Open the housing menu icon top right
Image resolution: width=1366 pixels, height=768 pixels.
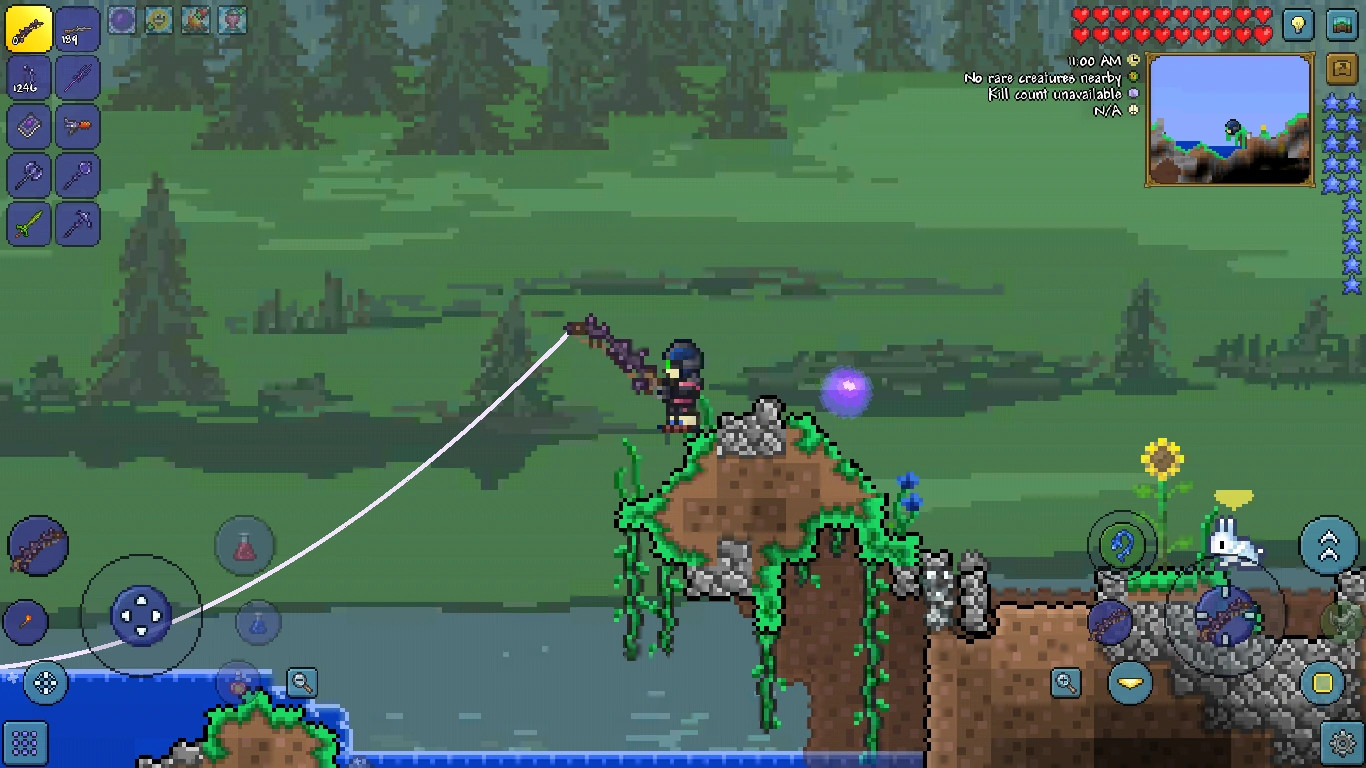coord(1342,25)
